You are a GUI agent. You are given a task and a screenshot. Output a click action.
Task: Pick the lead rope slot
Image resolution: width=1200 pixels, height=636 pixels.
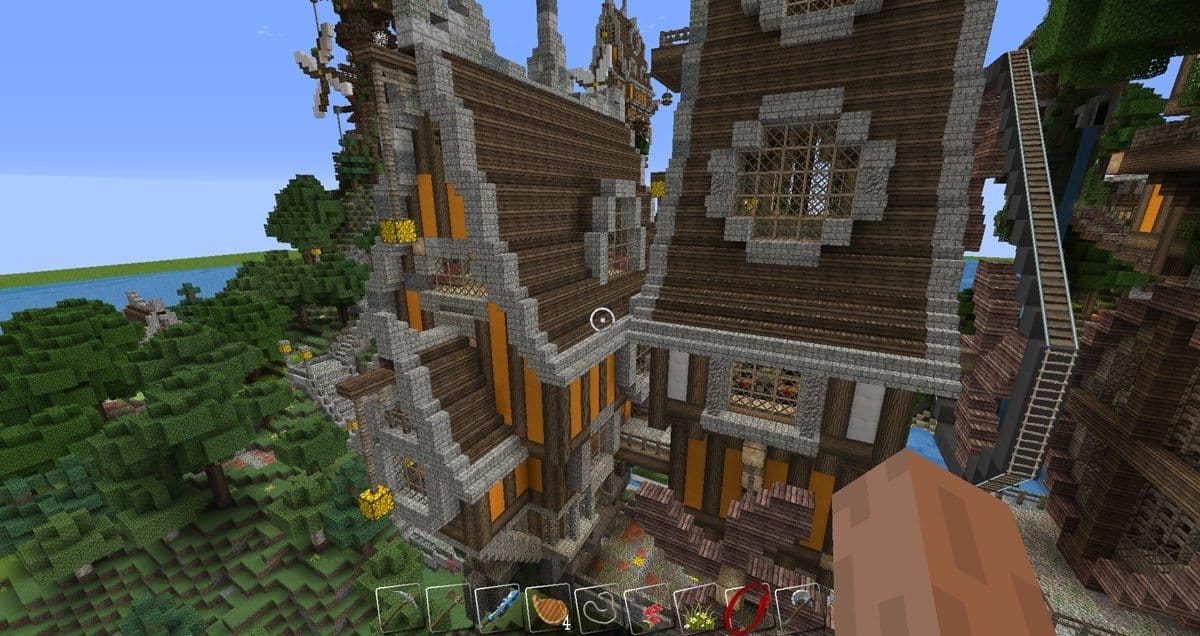(598, 608)
